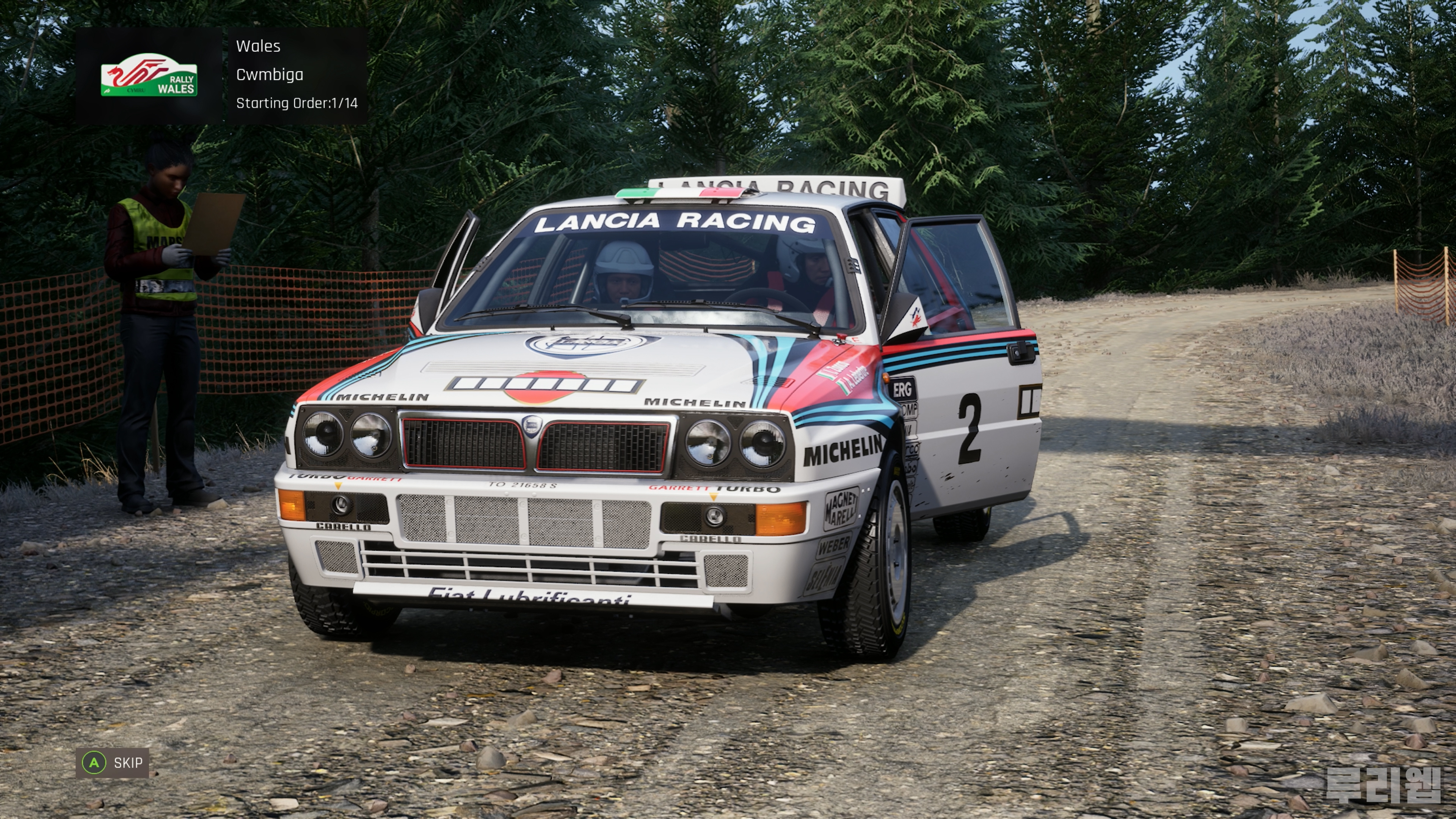Skip the stage intro cutscene
This screenshot has height=819, width=1456.
[113, 763]
